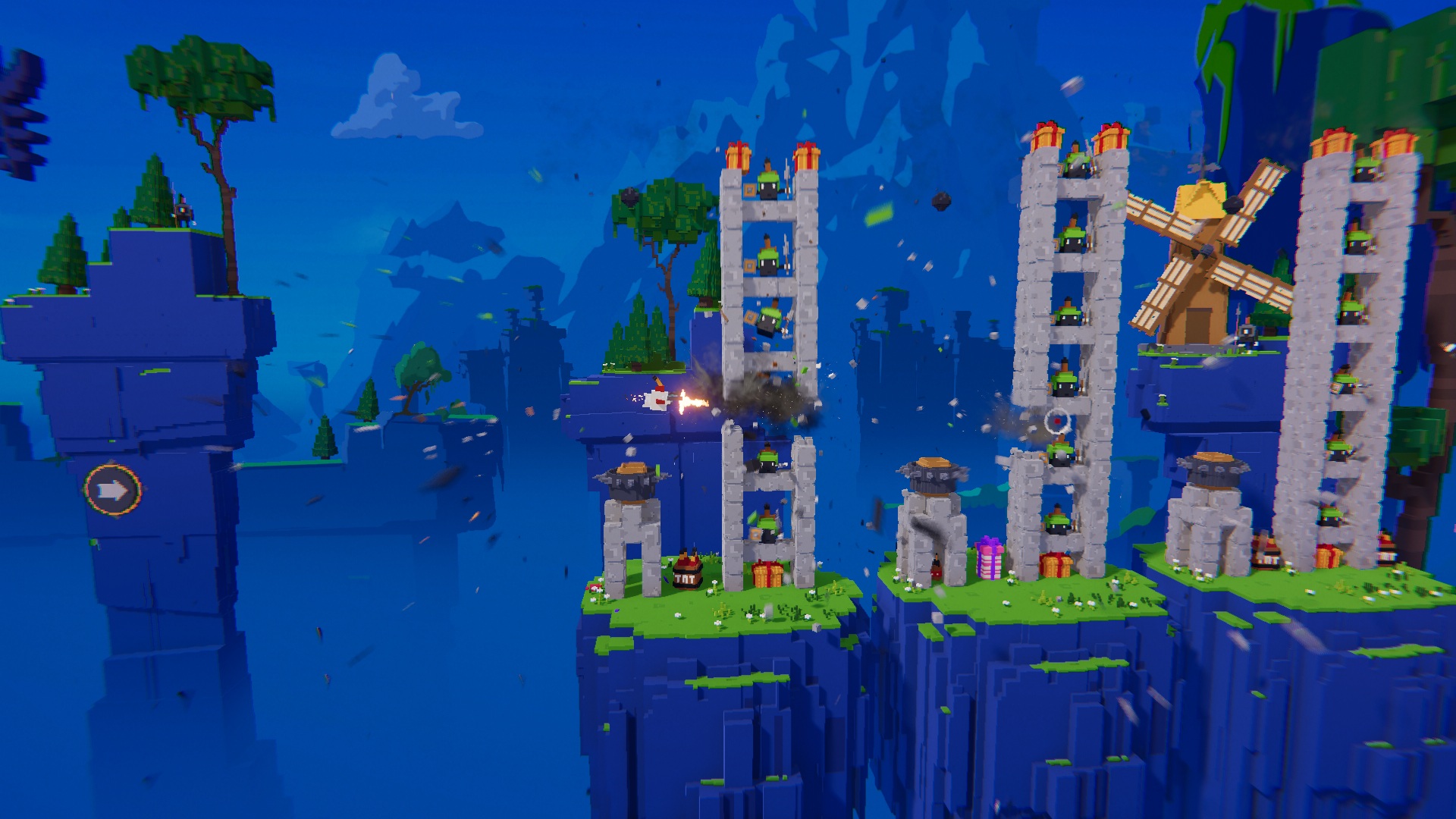Click the round right-arrow button
1456x819 pixels.
(113, 491)
